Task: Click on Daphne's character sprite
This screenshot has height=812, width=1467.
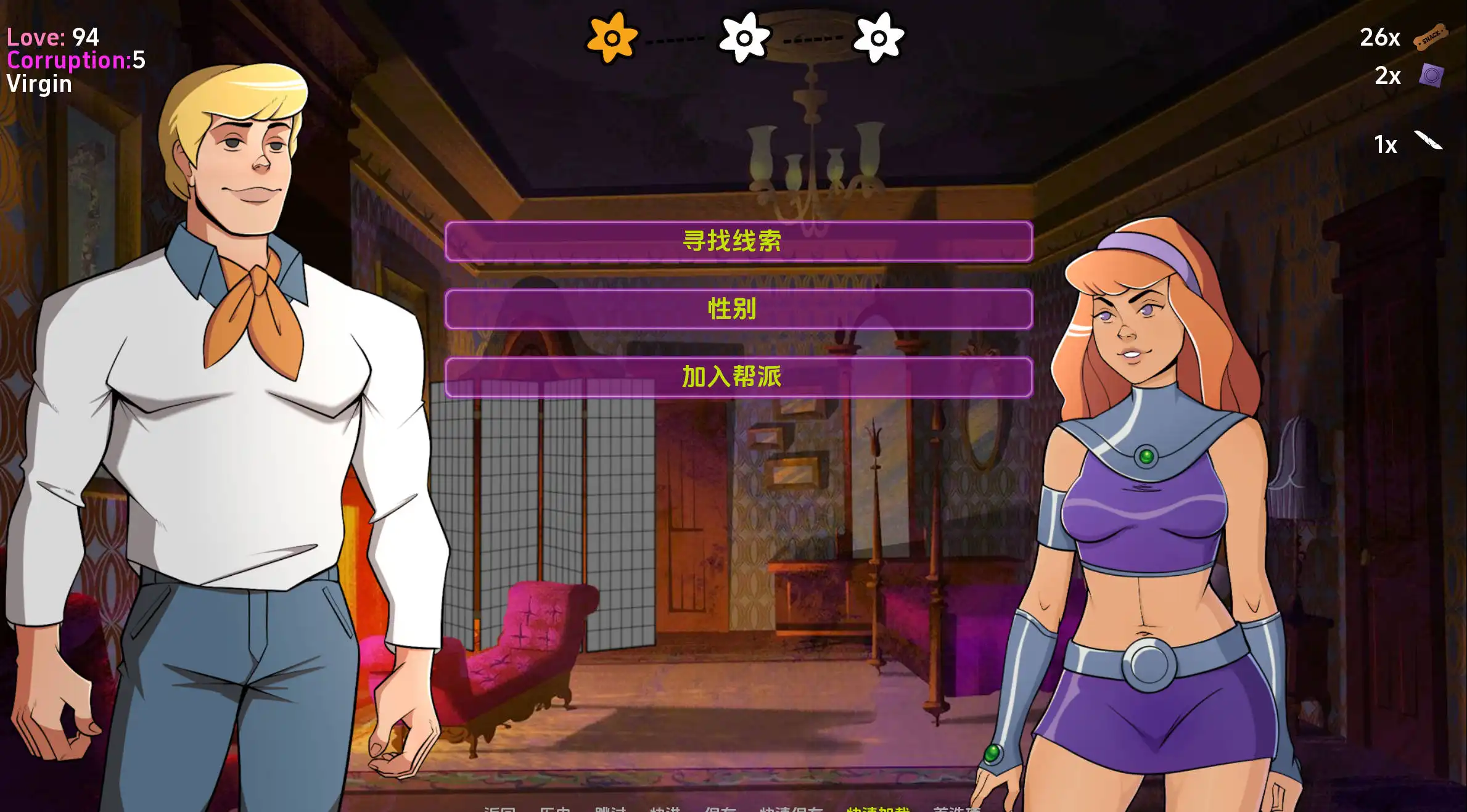Action: 1159,493
